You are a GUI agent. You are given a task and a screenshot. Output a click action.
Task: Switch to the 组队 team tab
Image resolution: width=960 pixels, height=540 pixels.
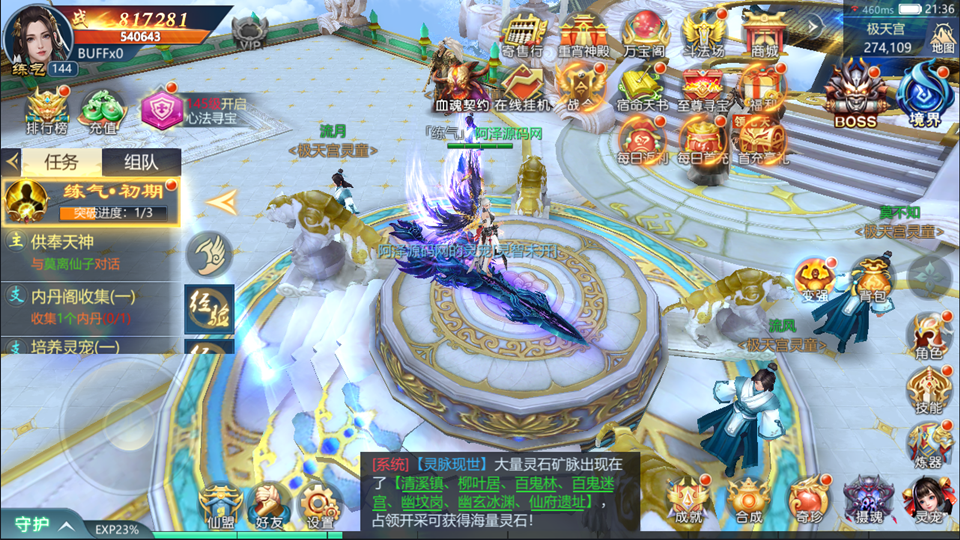[140, 162]
